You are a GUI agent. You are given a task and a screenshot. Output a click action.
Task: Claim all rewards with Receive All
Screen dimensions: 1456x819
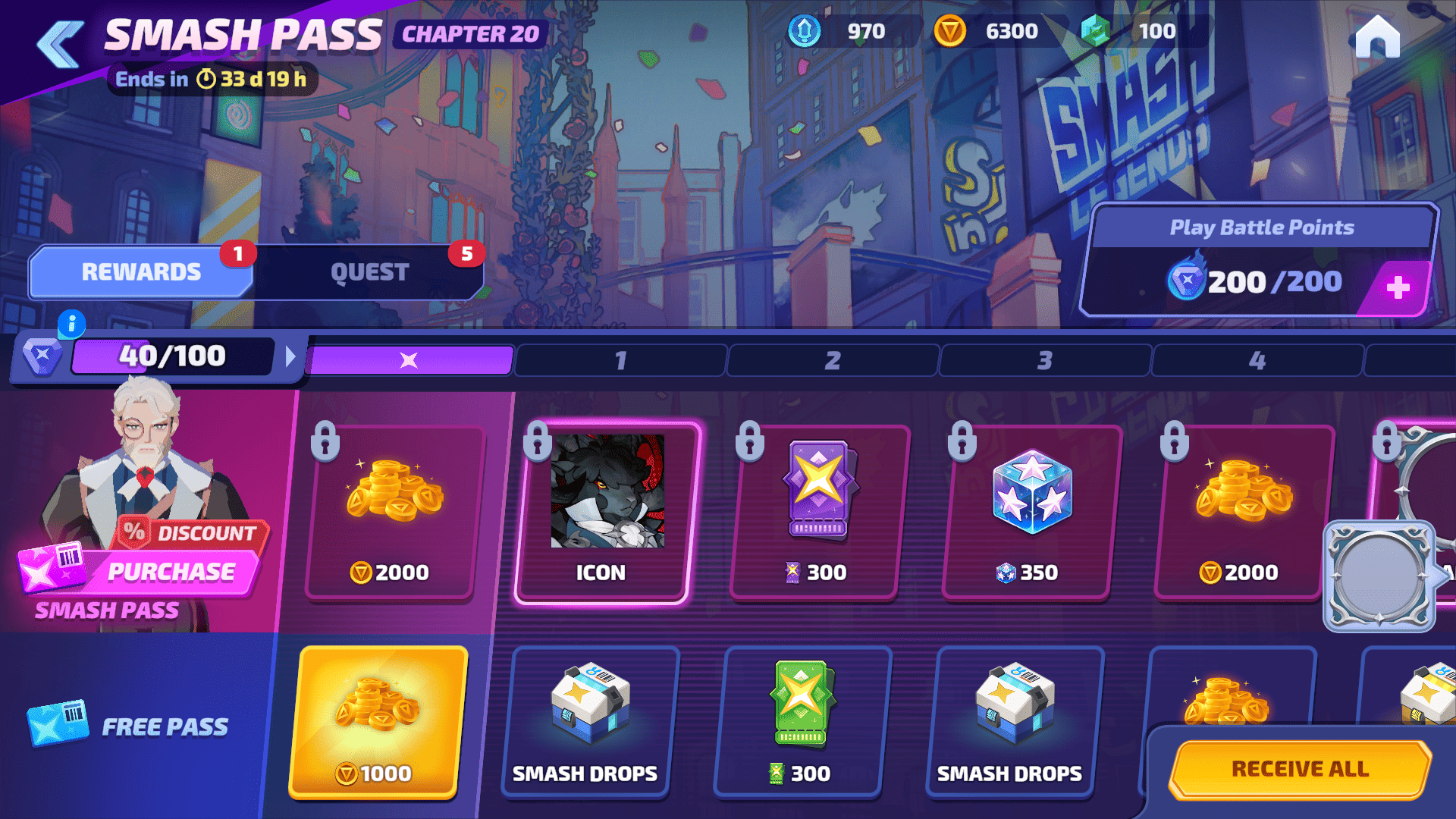point(1300,769)
